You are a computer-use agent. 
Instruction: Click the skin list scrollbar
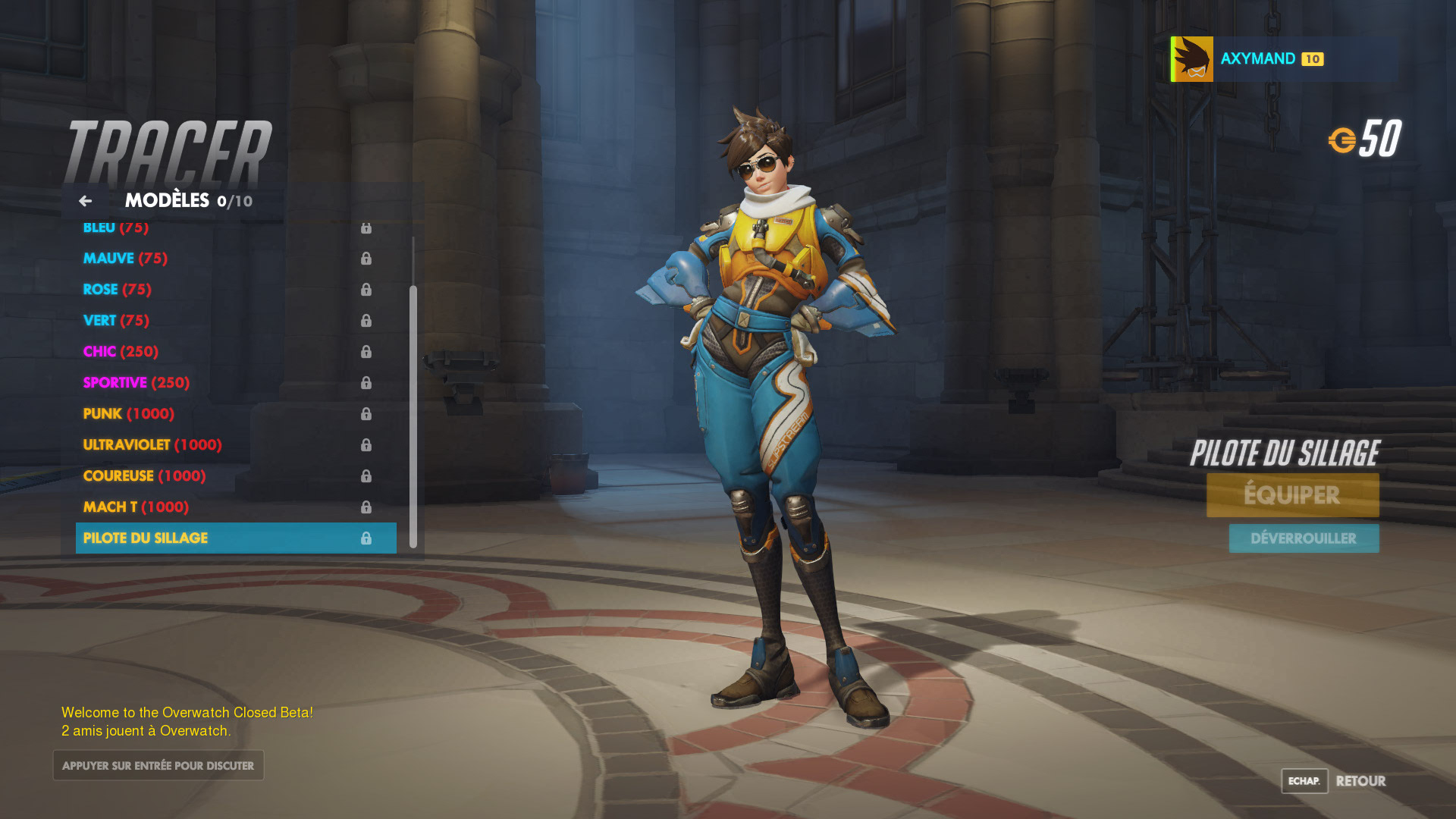click(x=413, y=416)
